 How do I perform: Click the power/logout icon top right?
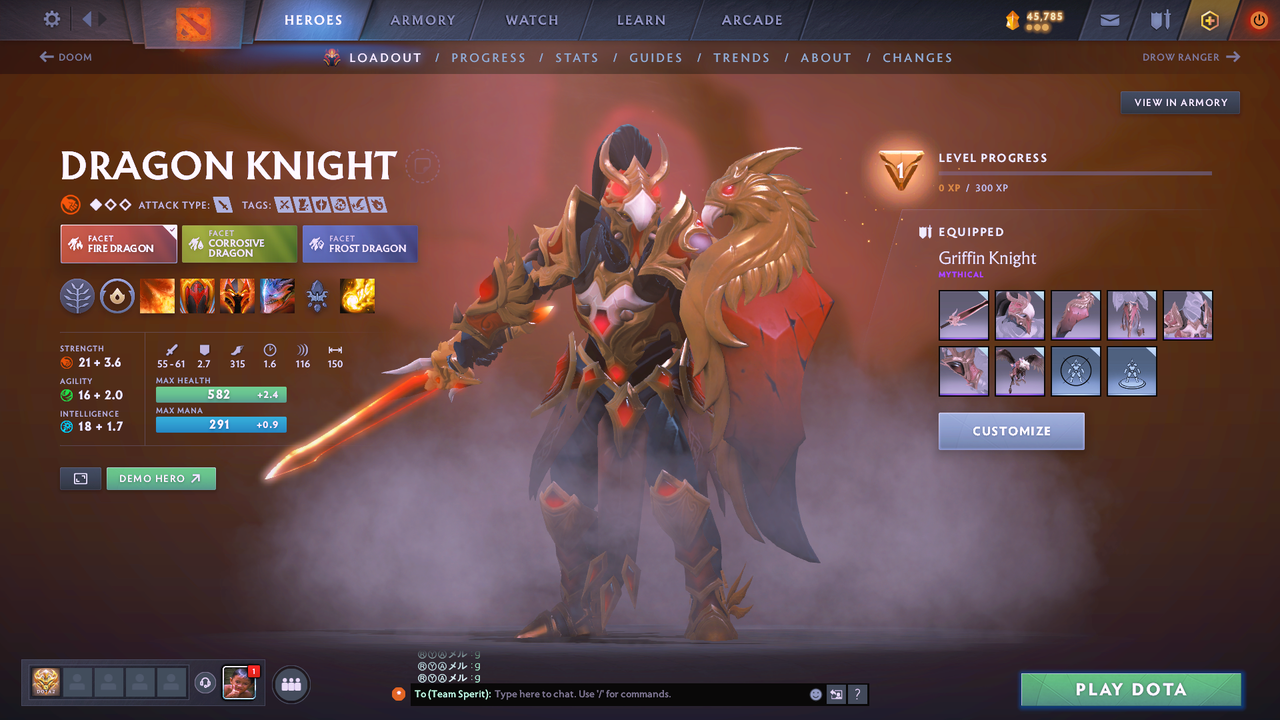1258,20
